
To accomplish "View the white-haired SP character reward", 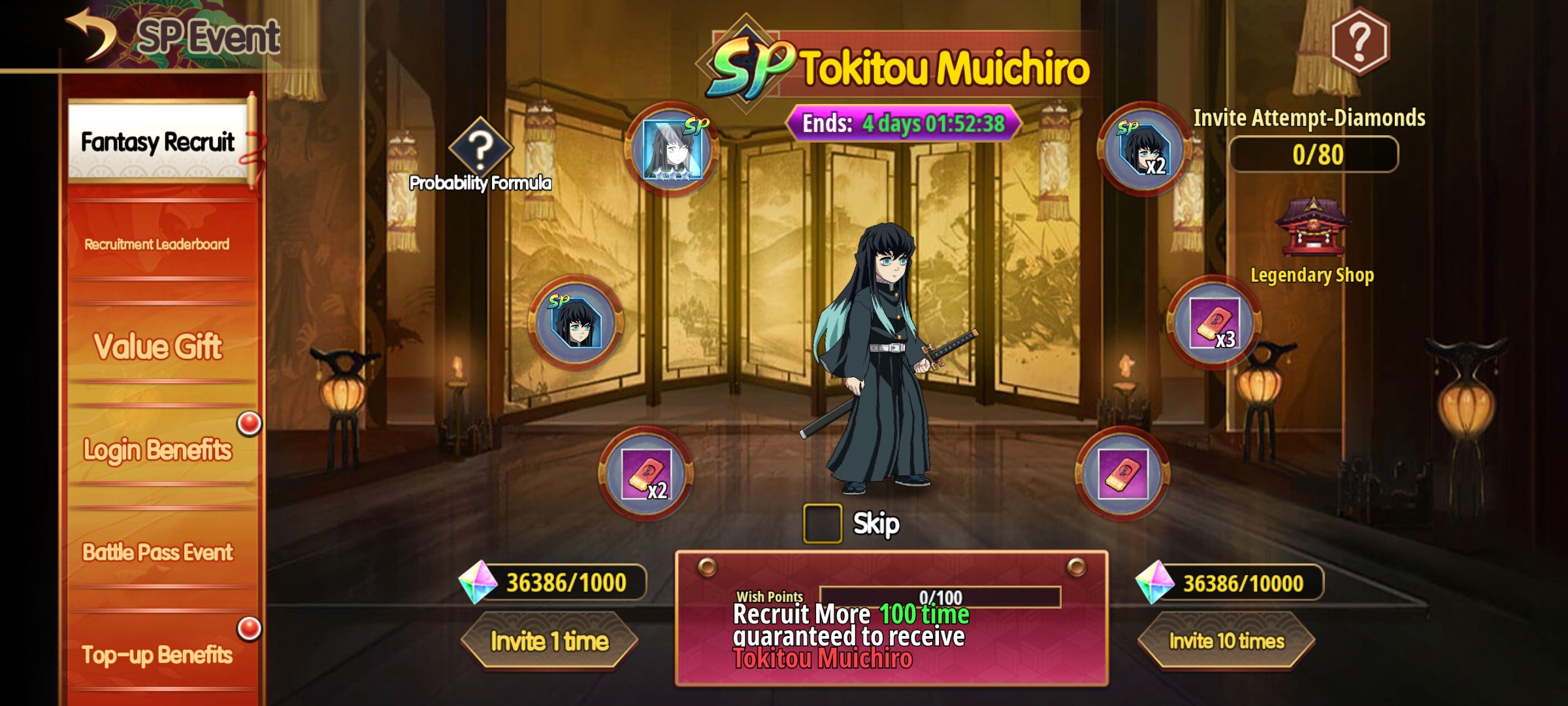I will [672, 149].
